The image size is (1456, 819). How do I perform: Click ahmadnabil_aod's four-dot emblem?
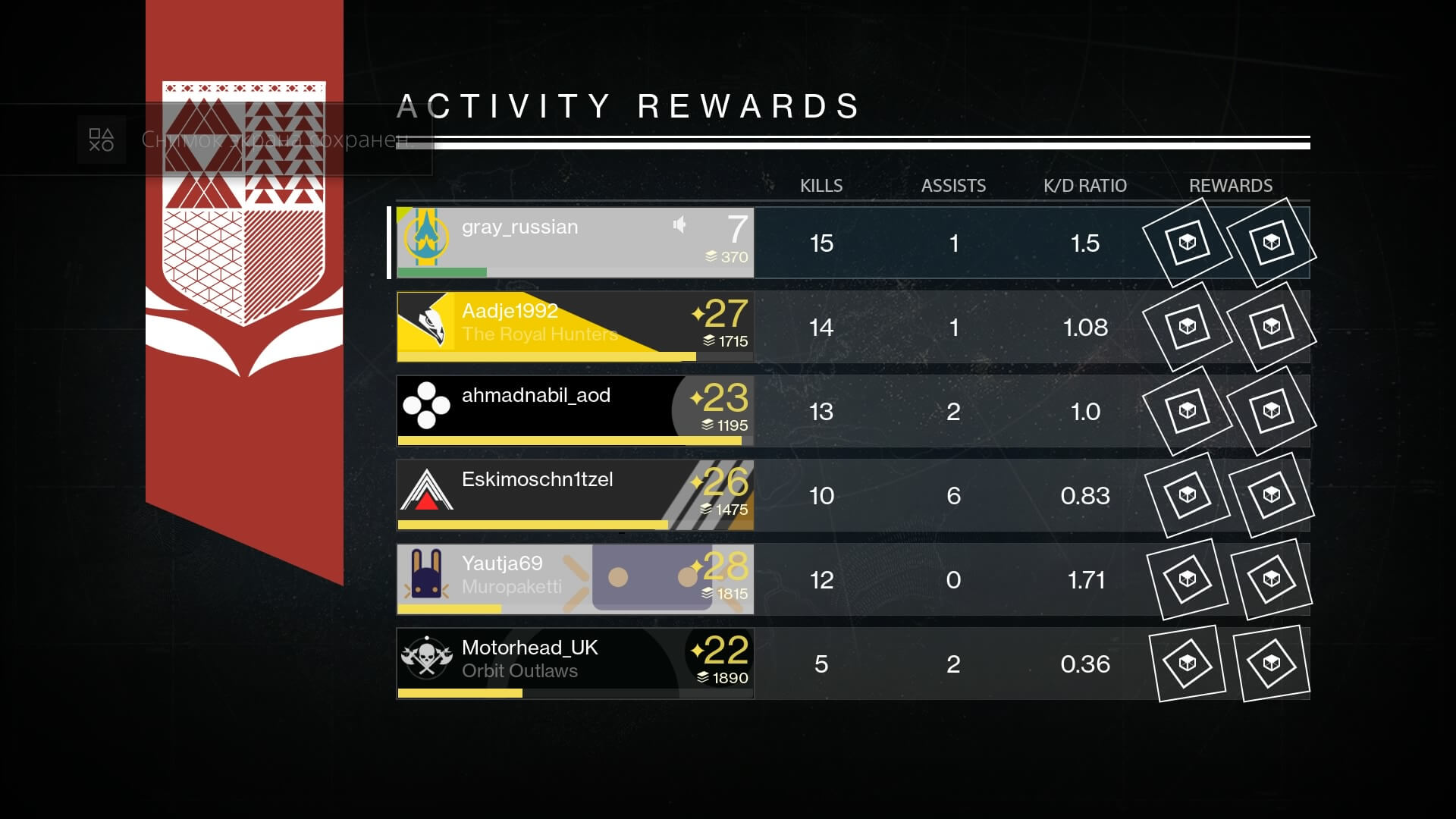[x=427, y=404]
